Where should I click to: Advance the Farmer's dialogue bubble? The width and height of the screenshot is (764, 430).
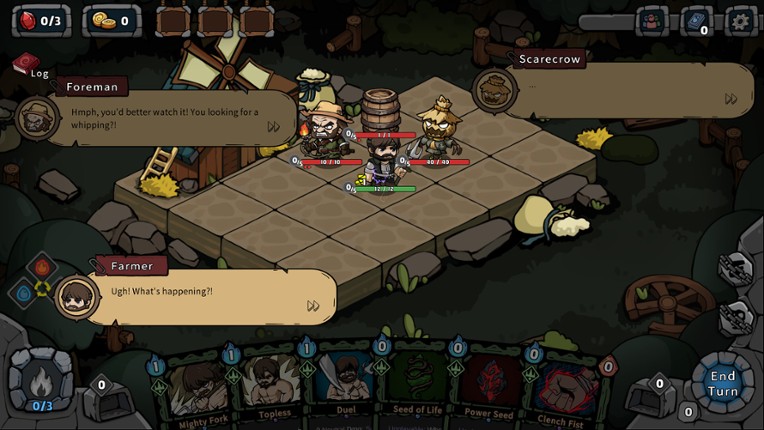(313, 306)
